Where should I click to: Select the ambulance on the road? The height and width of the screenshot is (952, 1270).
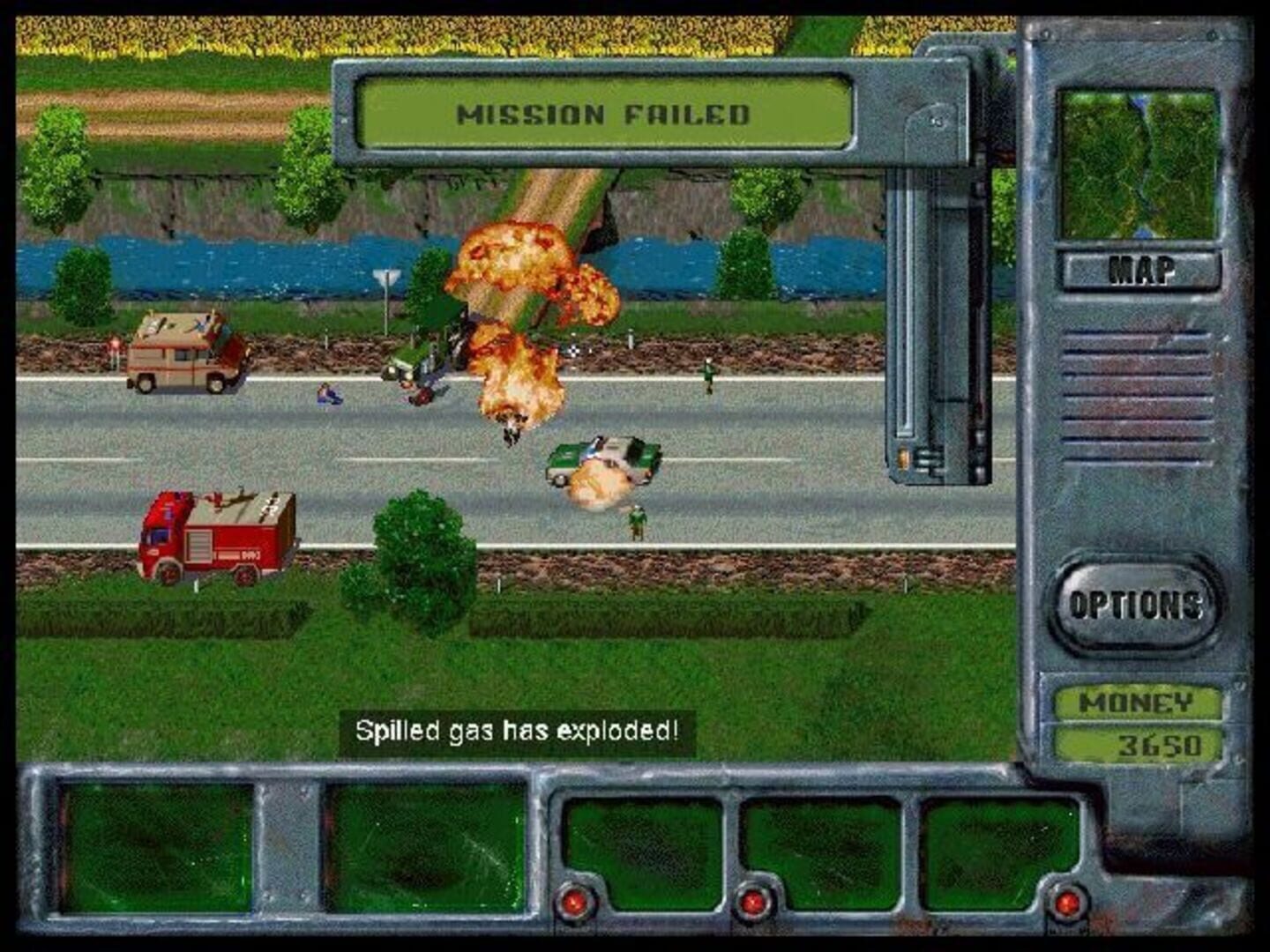click(185, 353)
